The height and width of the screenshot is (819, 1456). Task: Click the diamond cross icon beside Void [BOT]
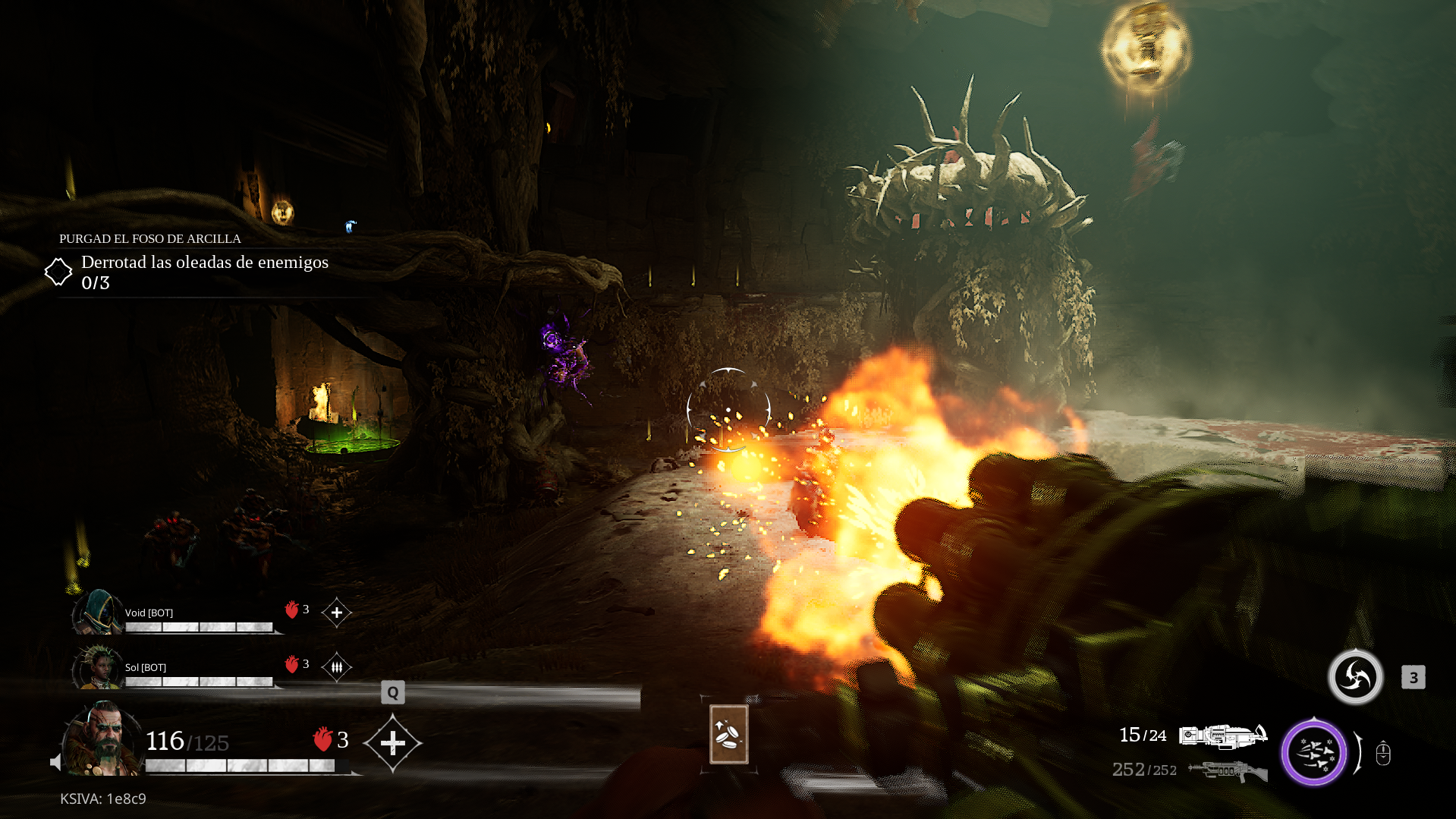tap(336, 611)
